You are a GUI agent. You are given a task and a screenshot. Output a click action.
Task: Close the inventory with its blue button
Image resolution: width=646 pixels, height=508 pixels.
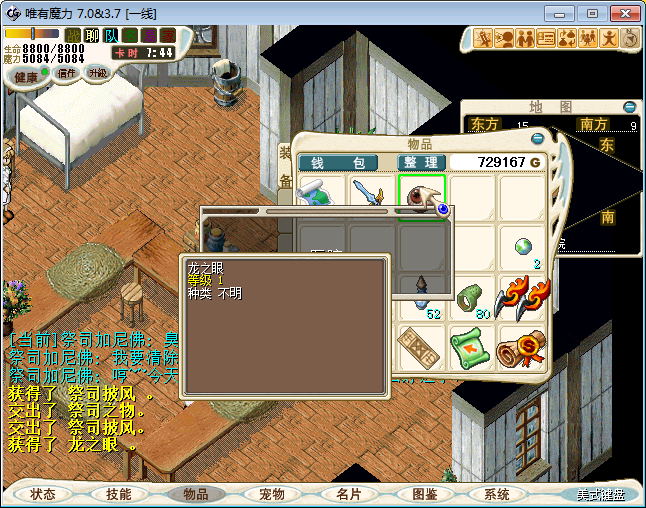tap(538, 138)
